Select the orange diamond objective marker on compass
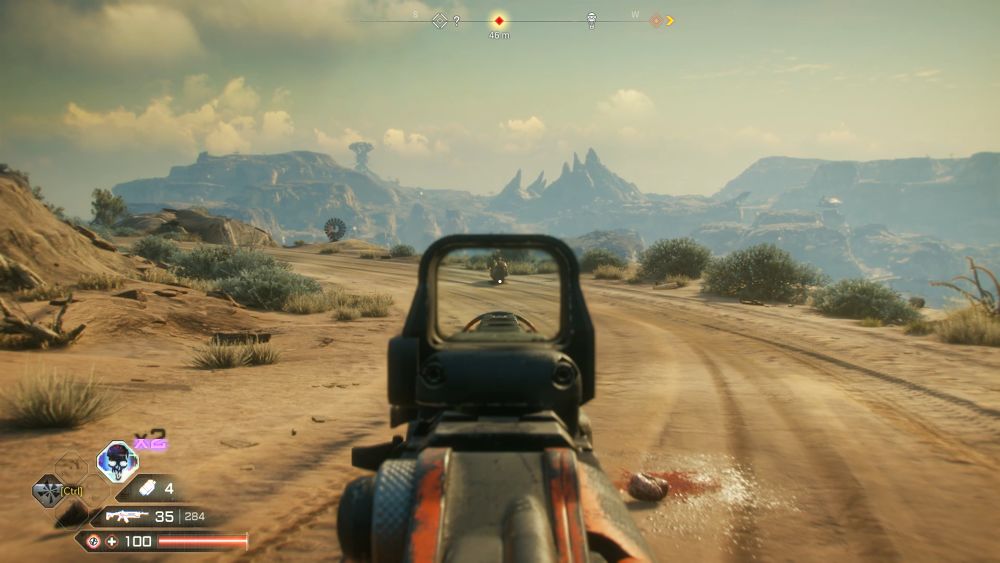The image size is (1000, 563). (657, 20)
